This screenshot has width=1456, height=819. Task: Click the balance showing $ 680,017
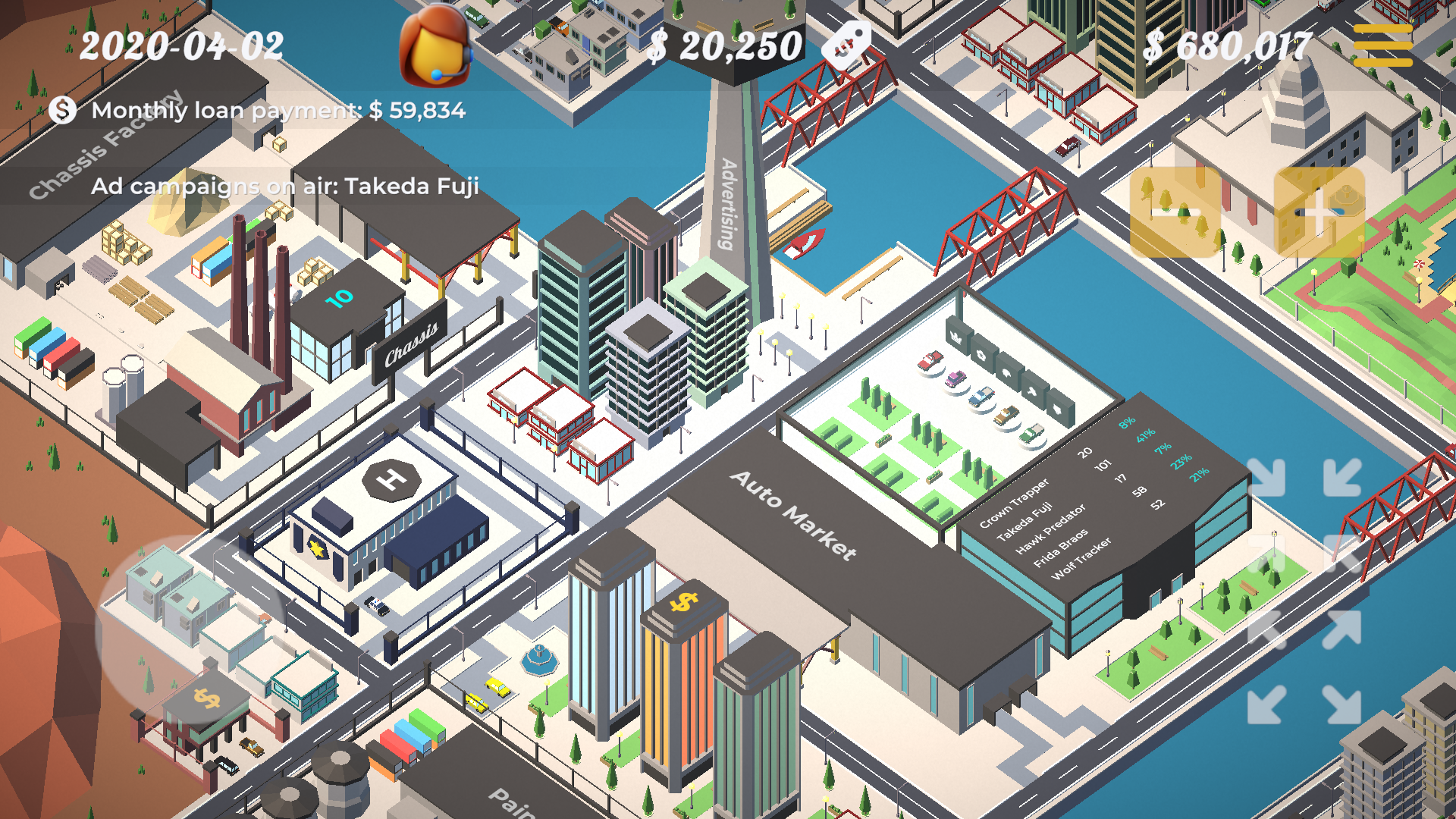pyautogui.click(x=1228, y=47)
